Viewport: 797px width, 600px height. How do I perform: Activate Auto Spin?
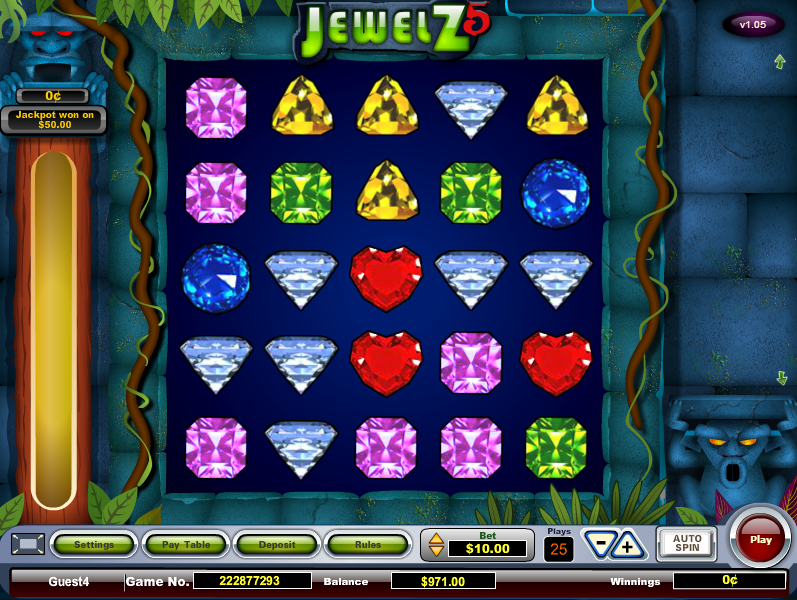[686, 544]
